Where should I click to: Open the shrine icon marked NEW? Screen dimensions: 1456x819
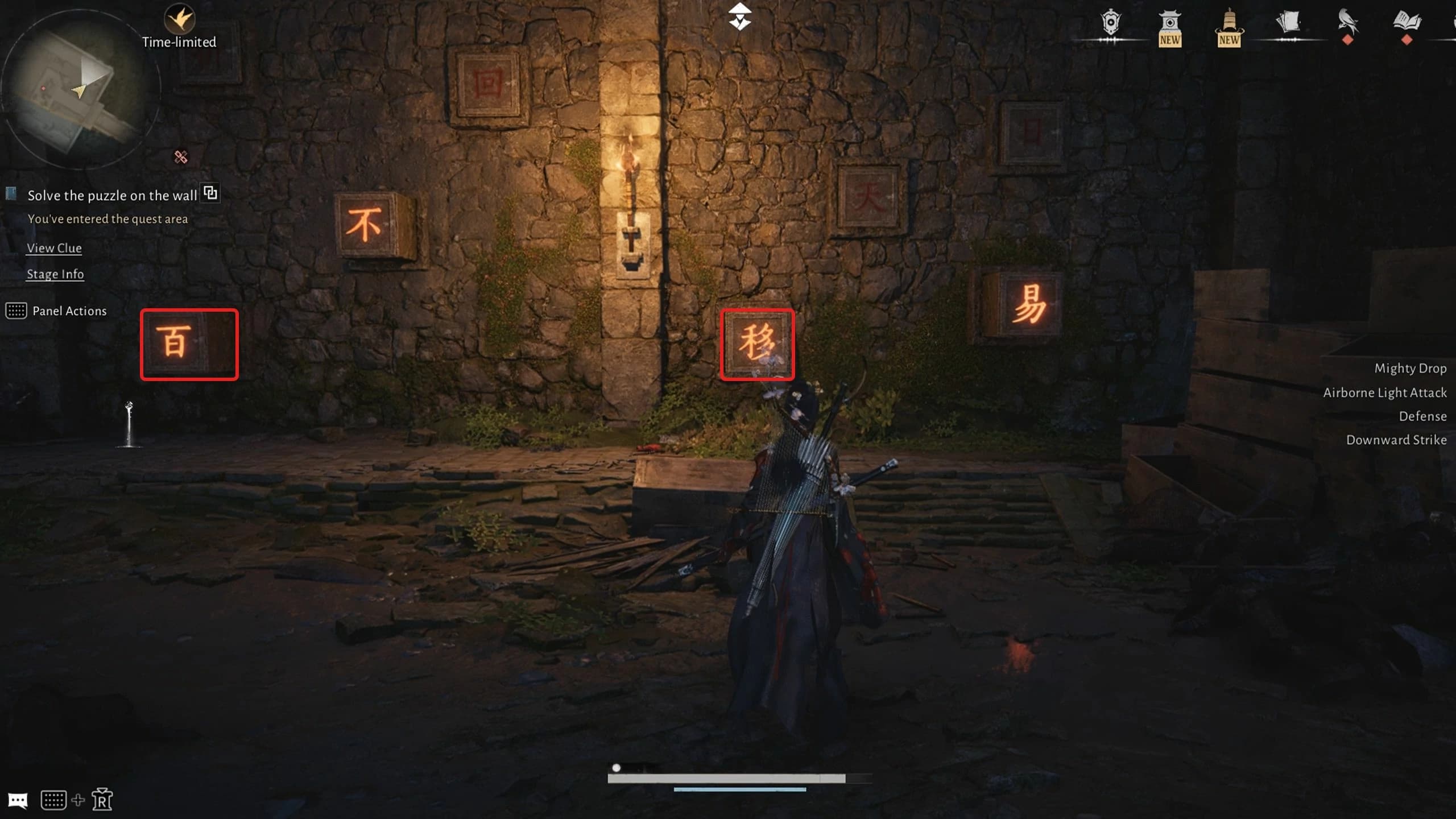[x=1170, y=24]
